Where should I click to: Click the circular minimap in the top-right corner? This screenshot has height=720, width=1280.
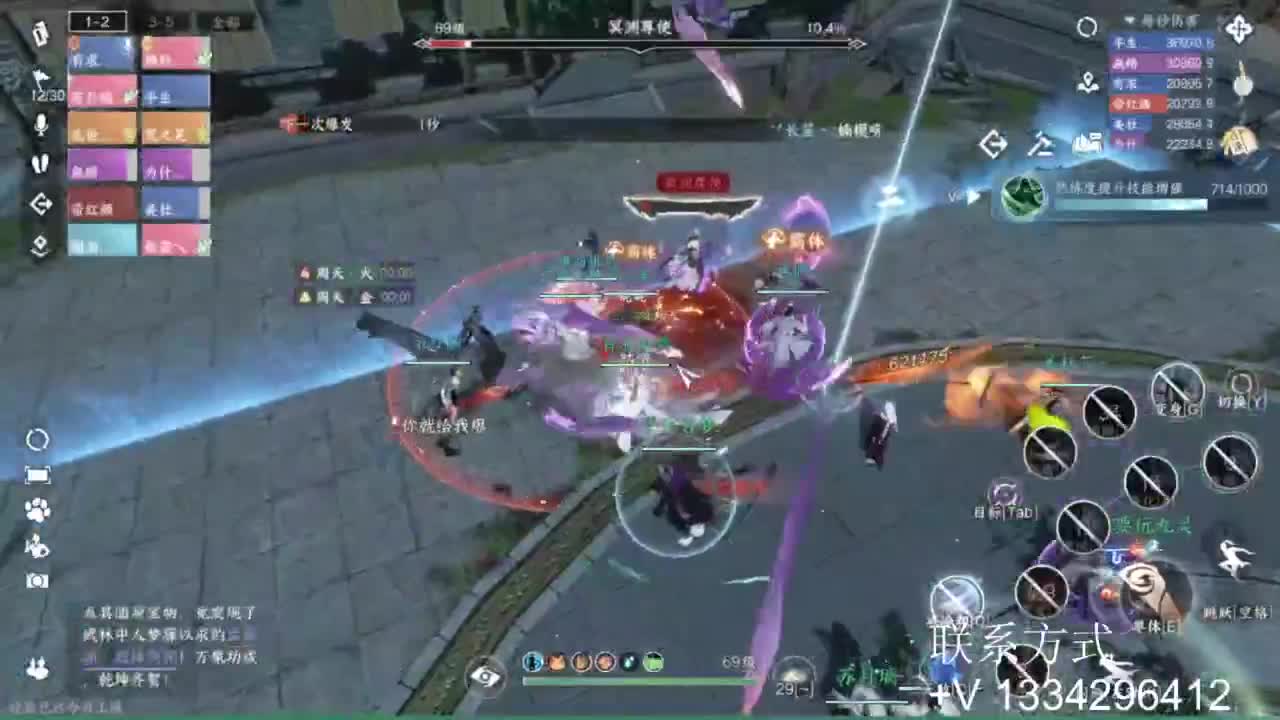click(1088, 27)
